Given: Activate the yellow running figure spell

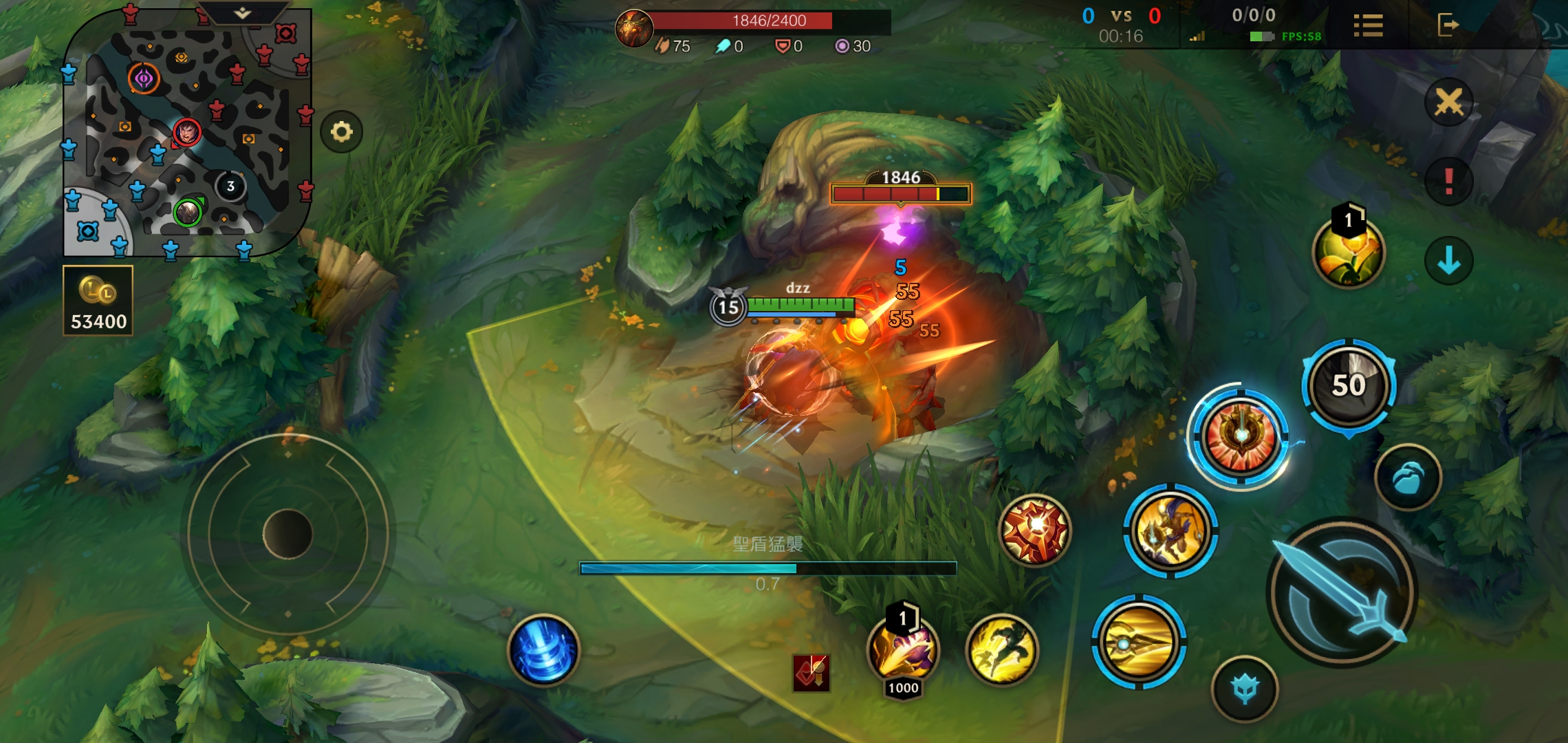Looking at the screenshot, I should pos(1002,649).
